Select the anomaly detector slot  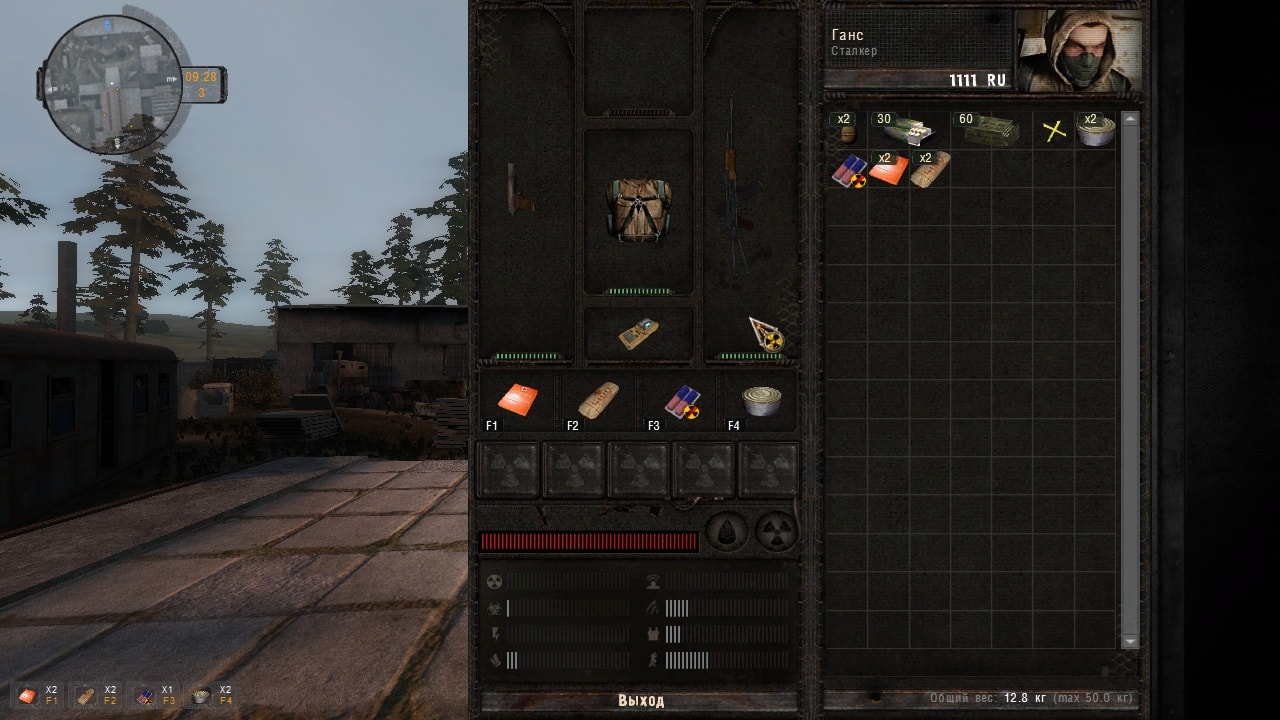coord(638,334)
